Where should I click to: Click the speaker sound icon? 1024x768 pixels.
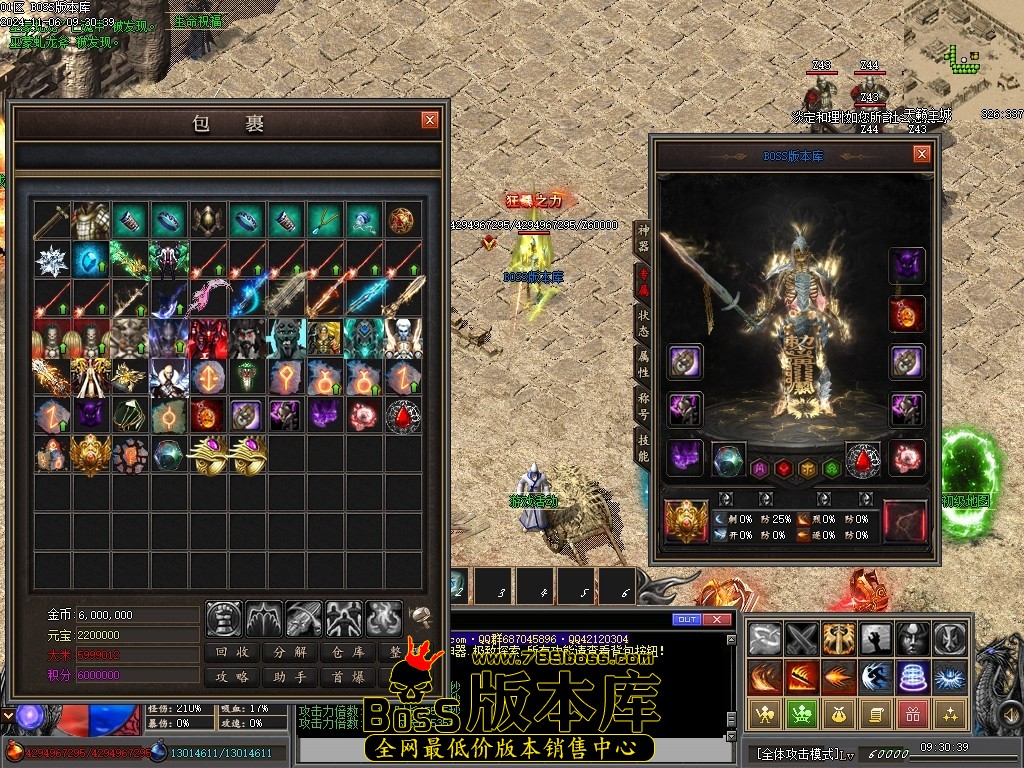(x=421, y=615)
